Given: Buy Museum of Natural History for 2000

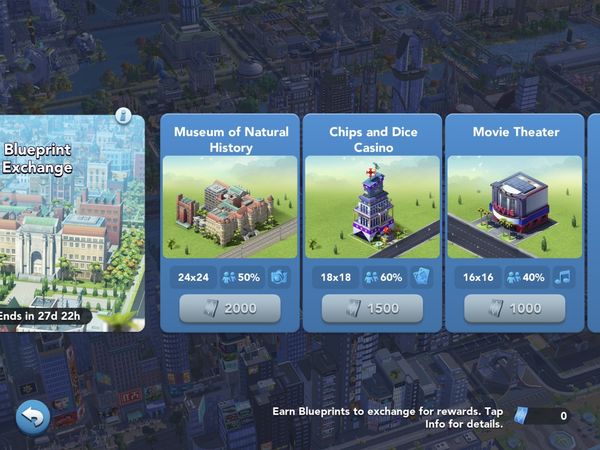Looking at the screenshot, I should click(230, 309).
